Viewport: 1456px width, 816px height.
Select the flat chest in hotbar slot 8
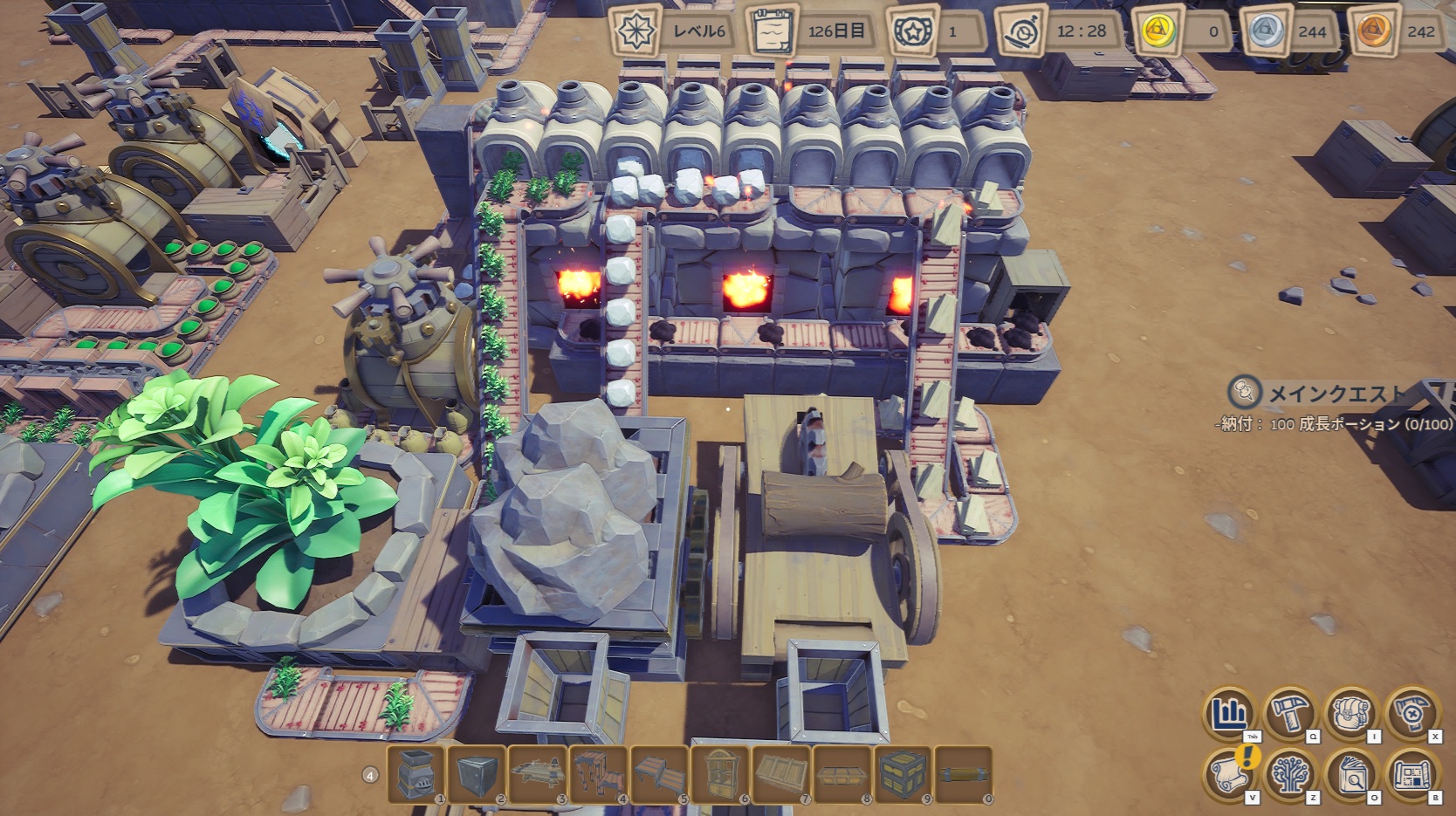(x=843, y=773)
